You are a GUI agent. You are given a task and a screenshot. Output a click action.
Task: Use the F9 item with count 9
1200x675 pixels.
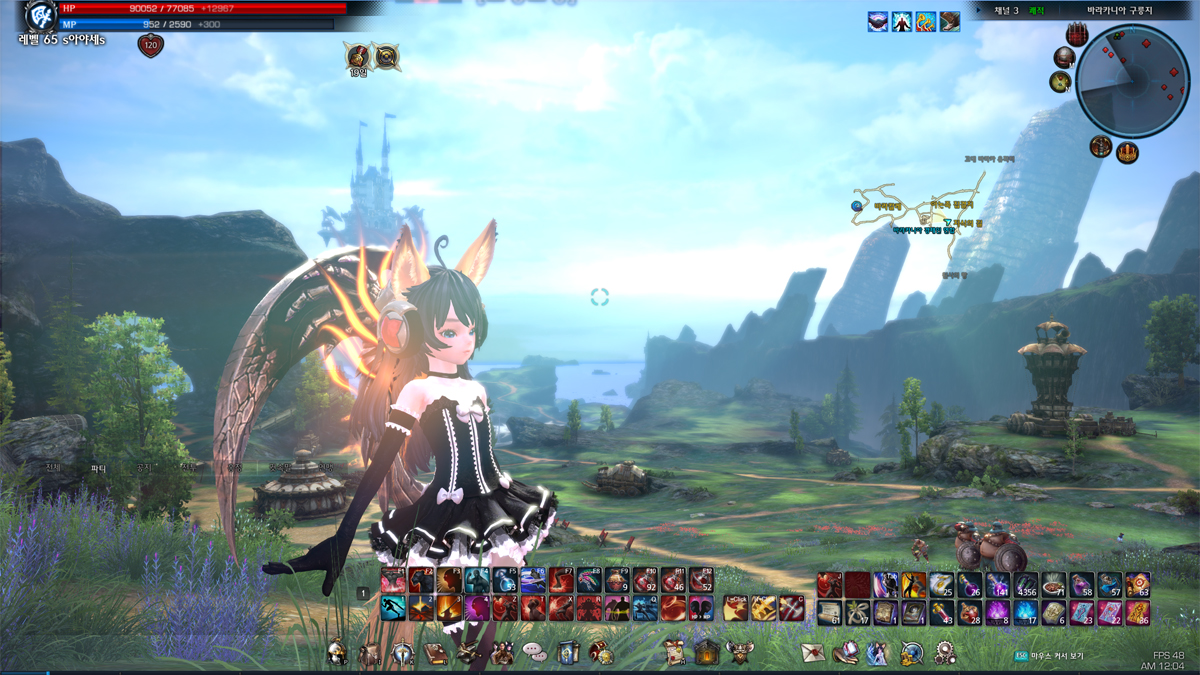[x=617, y=581]
